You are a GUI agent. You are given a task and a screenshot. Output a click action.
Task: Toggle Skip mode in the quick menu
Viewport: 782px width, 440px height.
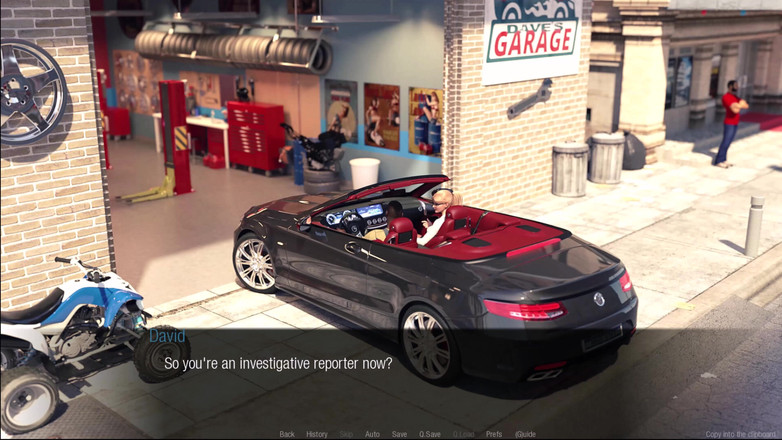[346, 434]
